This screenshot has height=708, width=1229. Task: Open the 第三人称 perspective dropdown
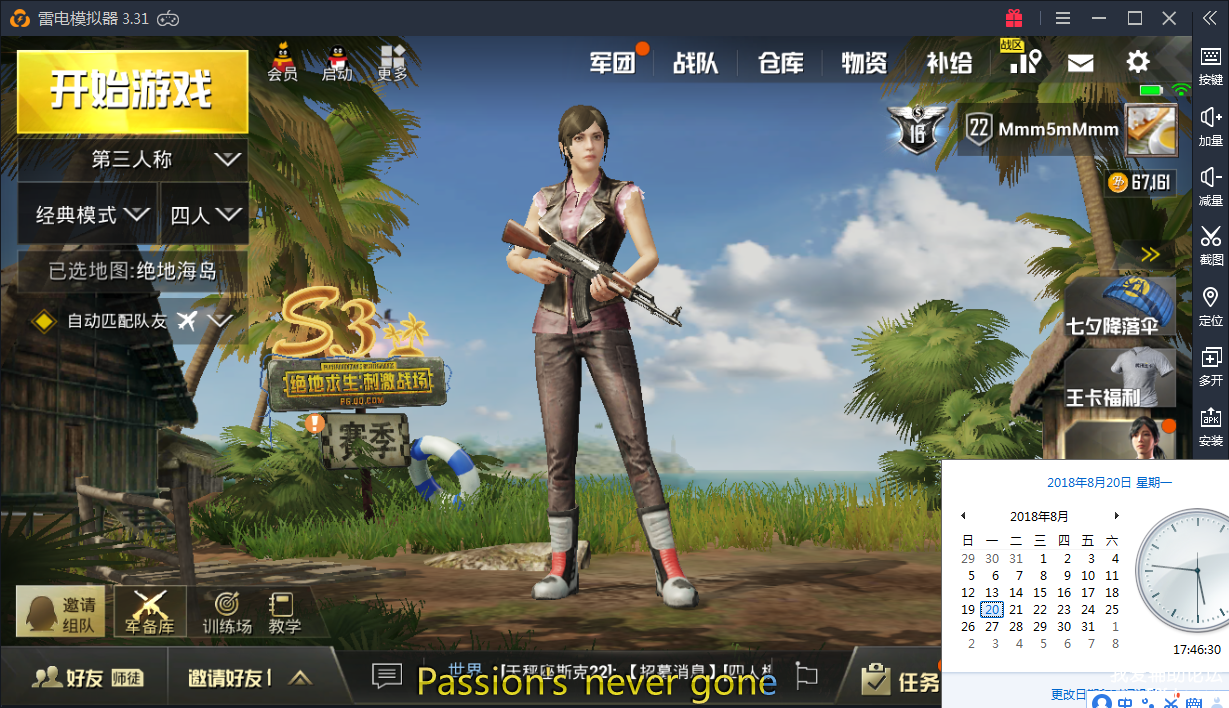tap(133, 159)
